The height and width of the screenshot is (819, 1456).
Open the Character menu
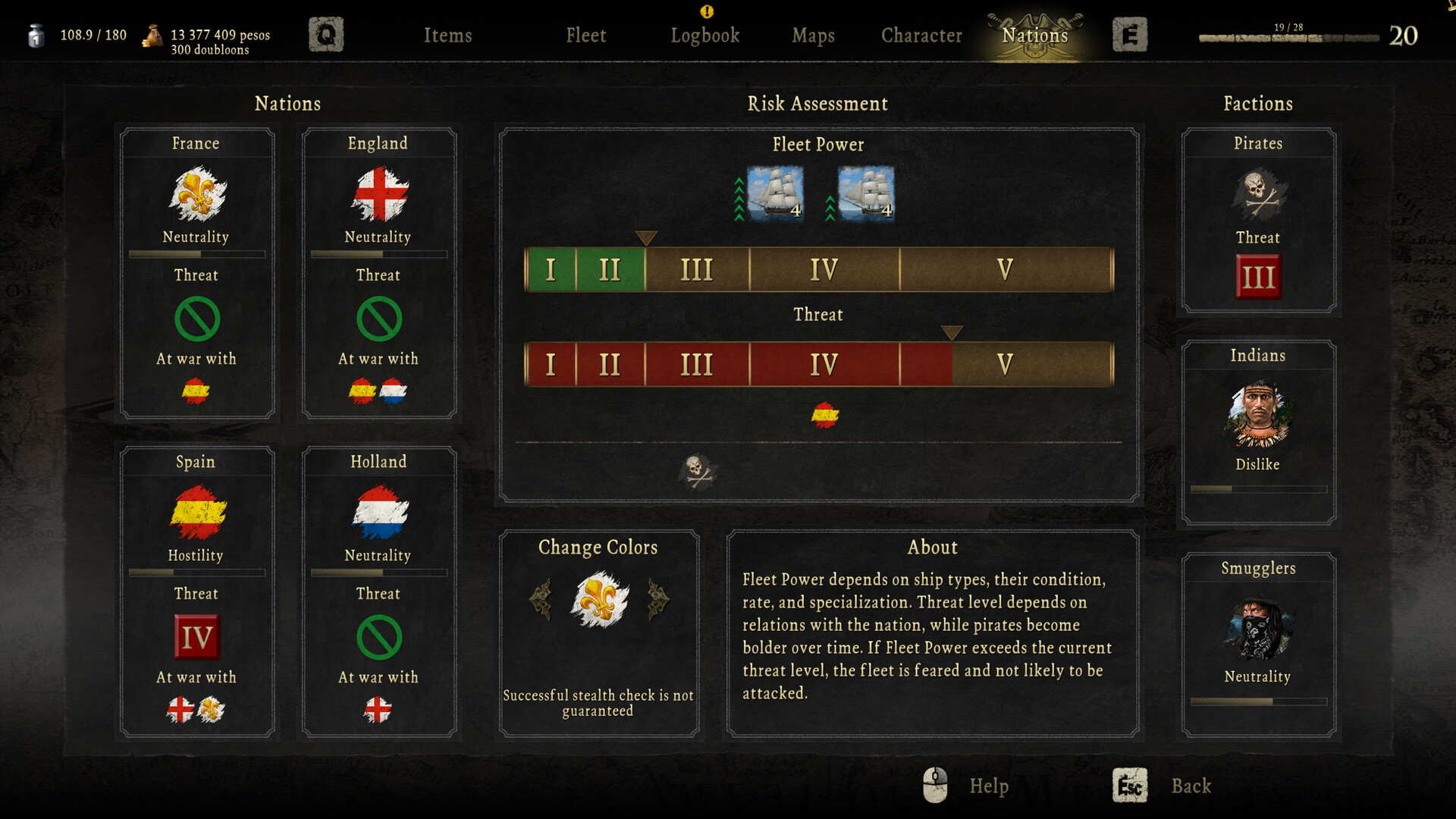coord(920,35)
